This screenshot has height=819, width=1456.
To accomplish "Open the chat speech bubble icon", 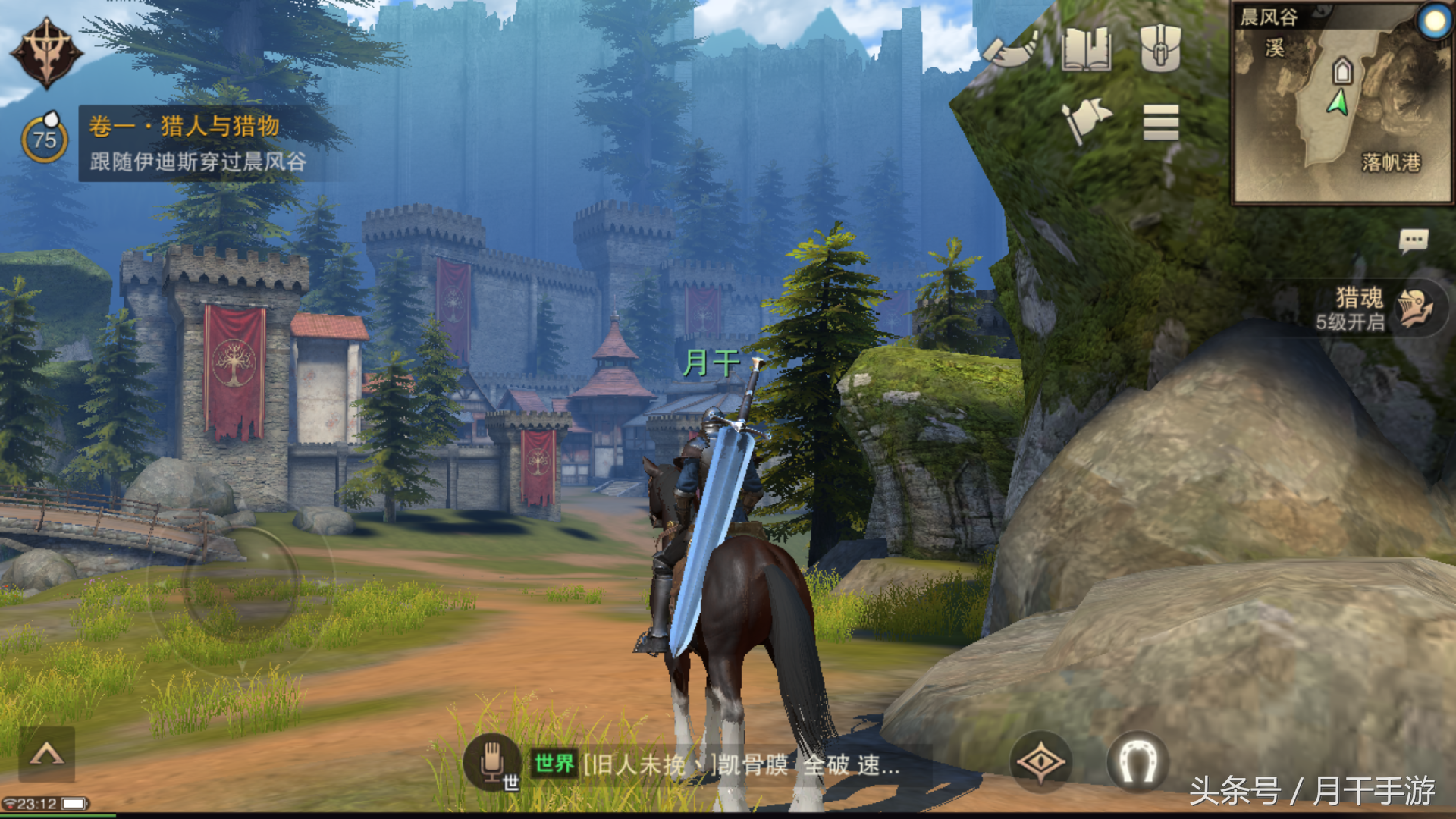I will click(x=1413, y=242).
